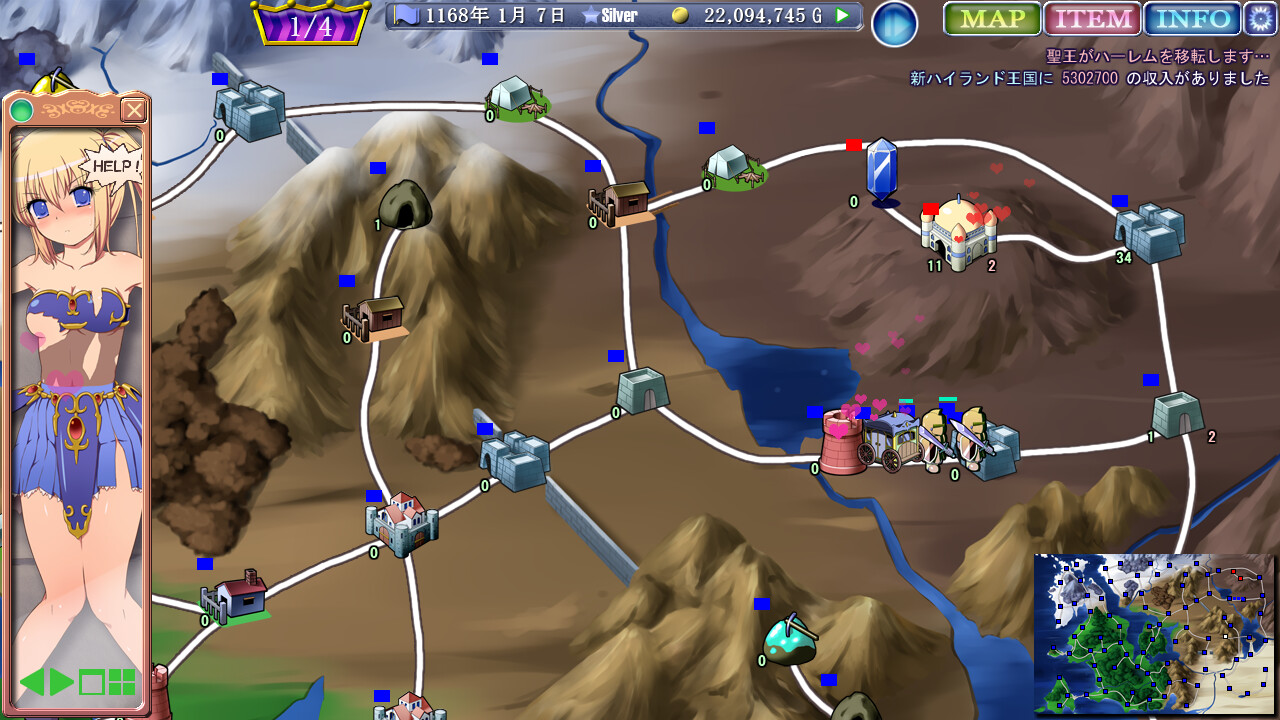Show previous character with green left arrow
This screenshot has height=720, width=1280.
coord(32,682)
